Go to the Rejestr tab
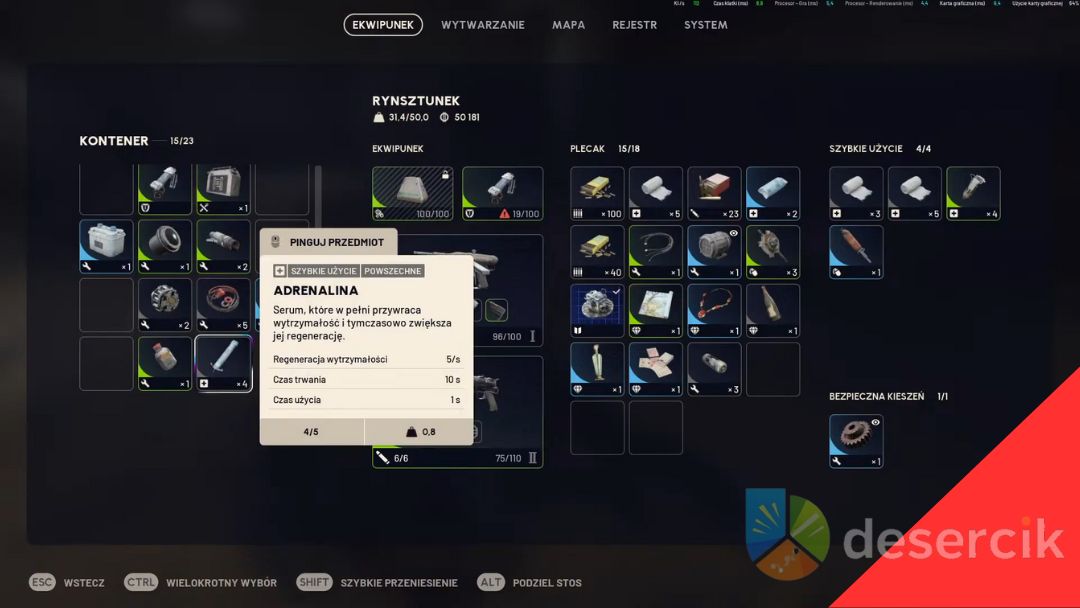The width and height of the screenshot is (1080, 608). click(634, 25)
